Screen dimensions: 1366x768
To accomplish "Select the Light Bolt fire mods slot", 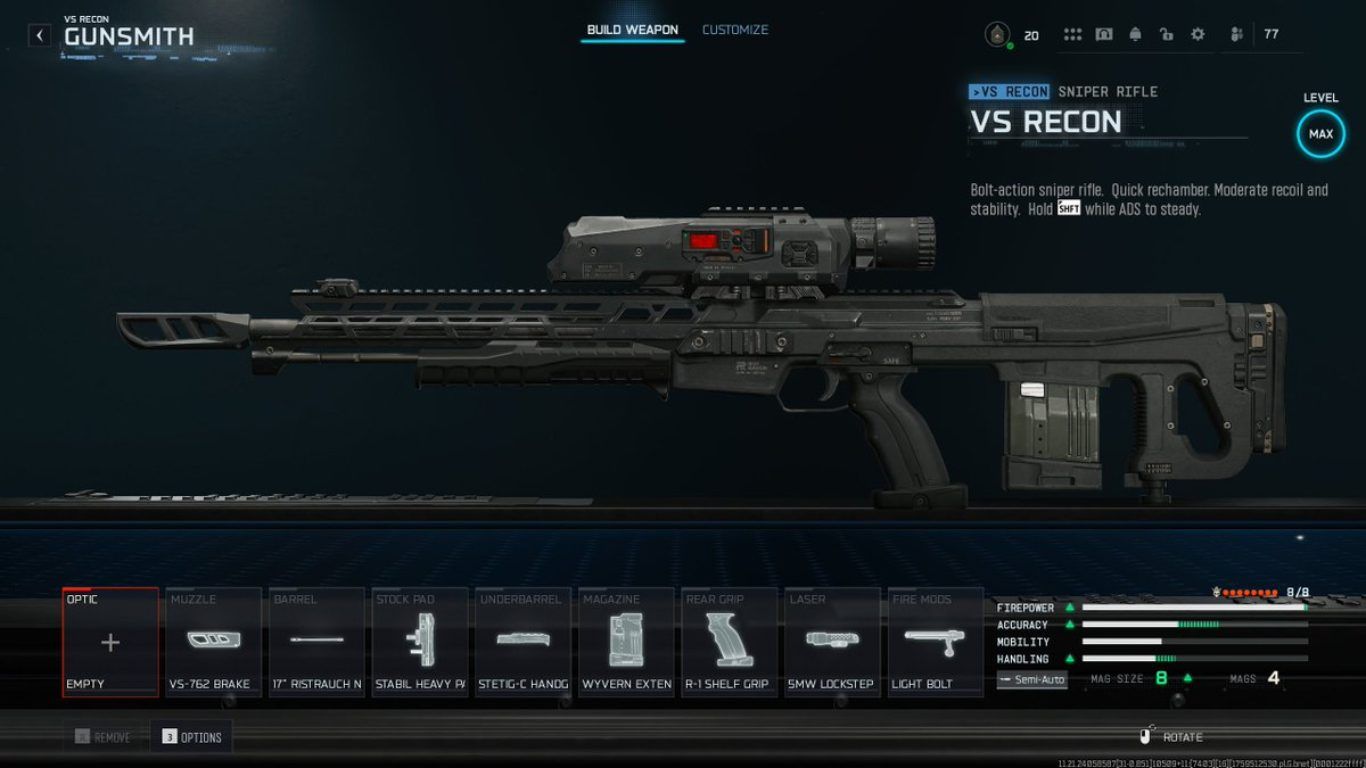I will click(x=936, y=642).
